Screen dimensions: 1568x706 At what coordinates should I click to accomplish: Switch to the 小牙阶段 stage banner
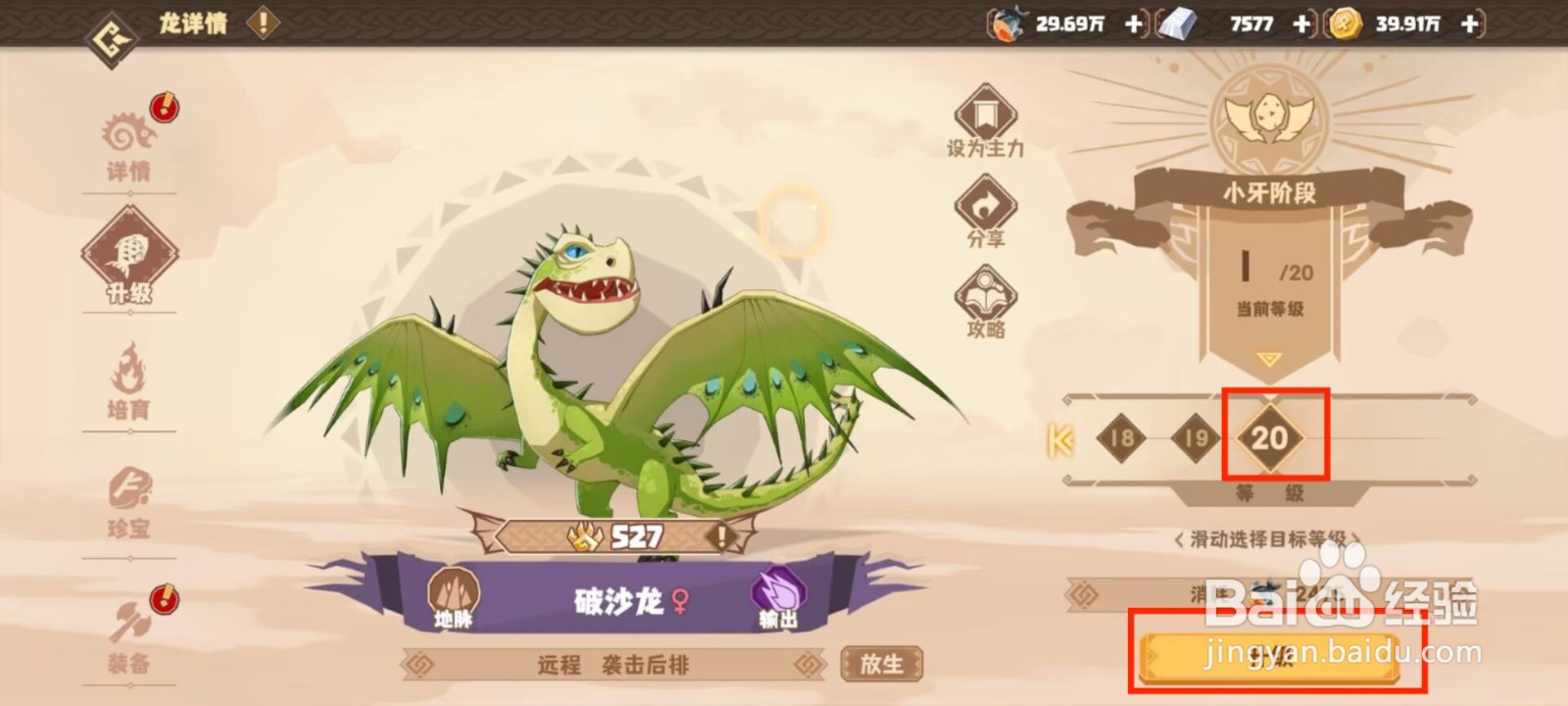click(1269, 194)
